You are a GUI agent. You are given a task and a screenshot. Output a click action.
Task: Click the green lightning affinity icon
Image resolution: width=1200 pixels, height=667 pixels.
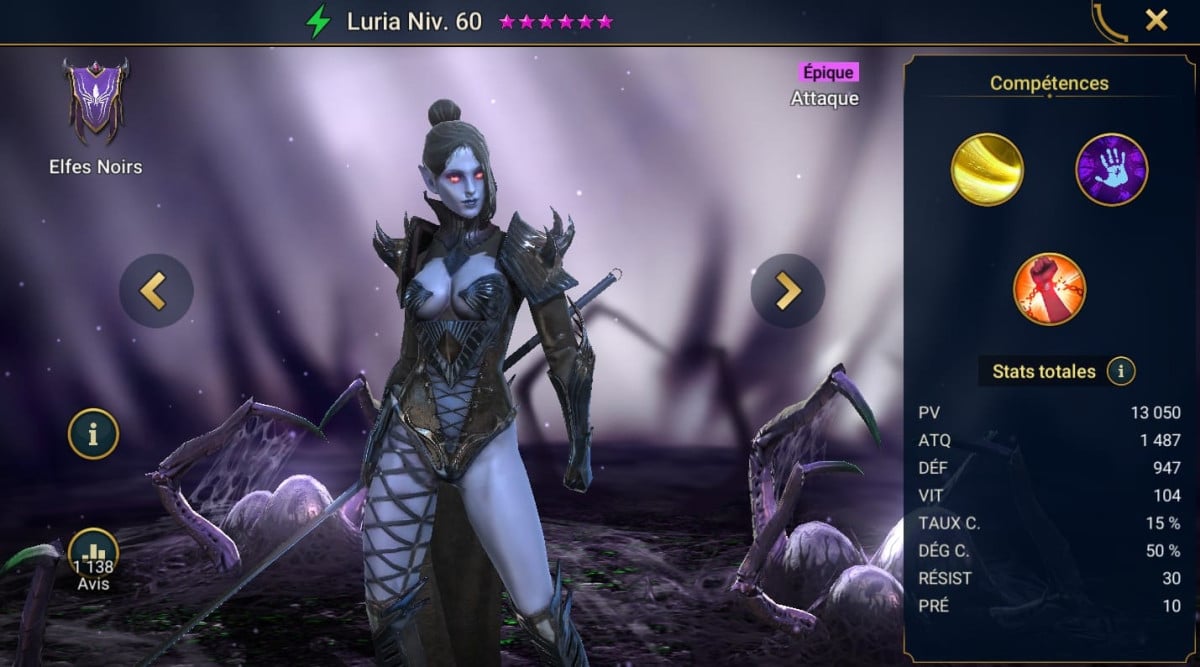tap(318, 21)
